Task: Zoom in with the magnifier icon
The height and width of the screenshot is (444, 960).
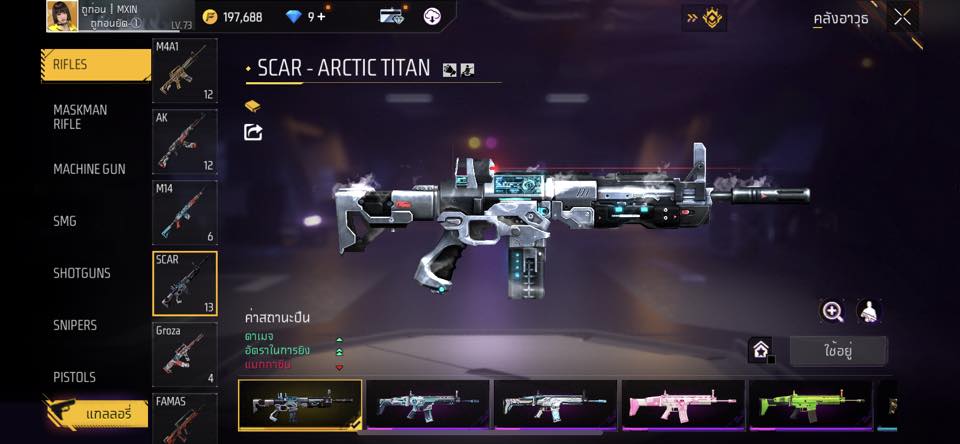Action: pos(832,312)
